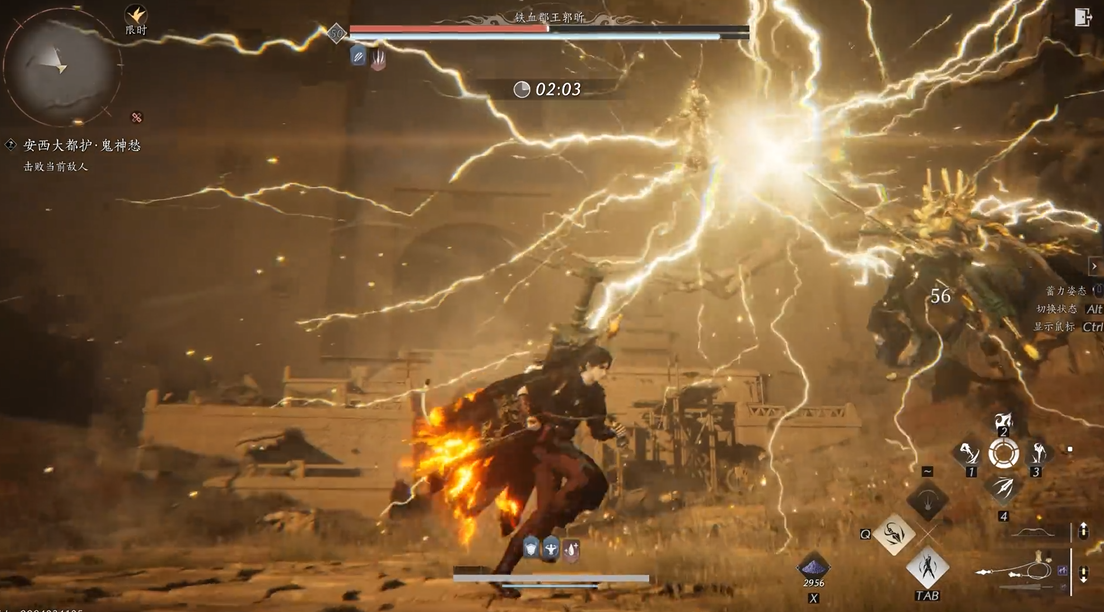Open the quest tracker for 安西大都护·鬼神愁

[x=82, y=145]
